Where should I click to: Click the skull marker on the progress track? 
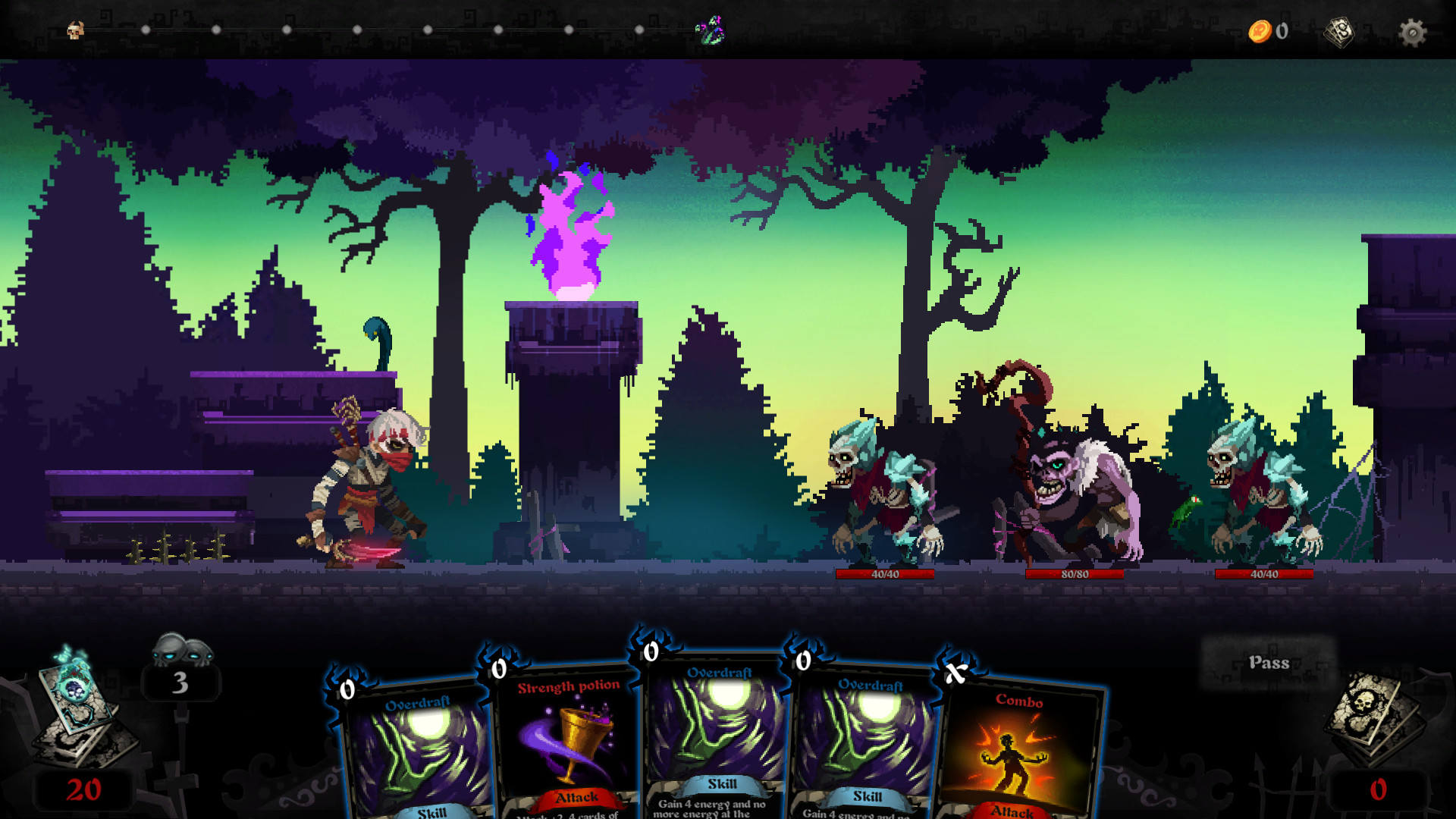point(74,30)
